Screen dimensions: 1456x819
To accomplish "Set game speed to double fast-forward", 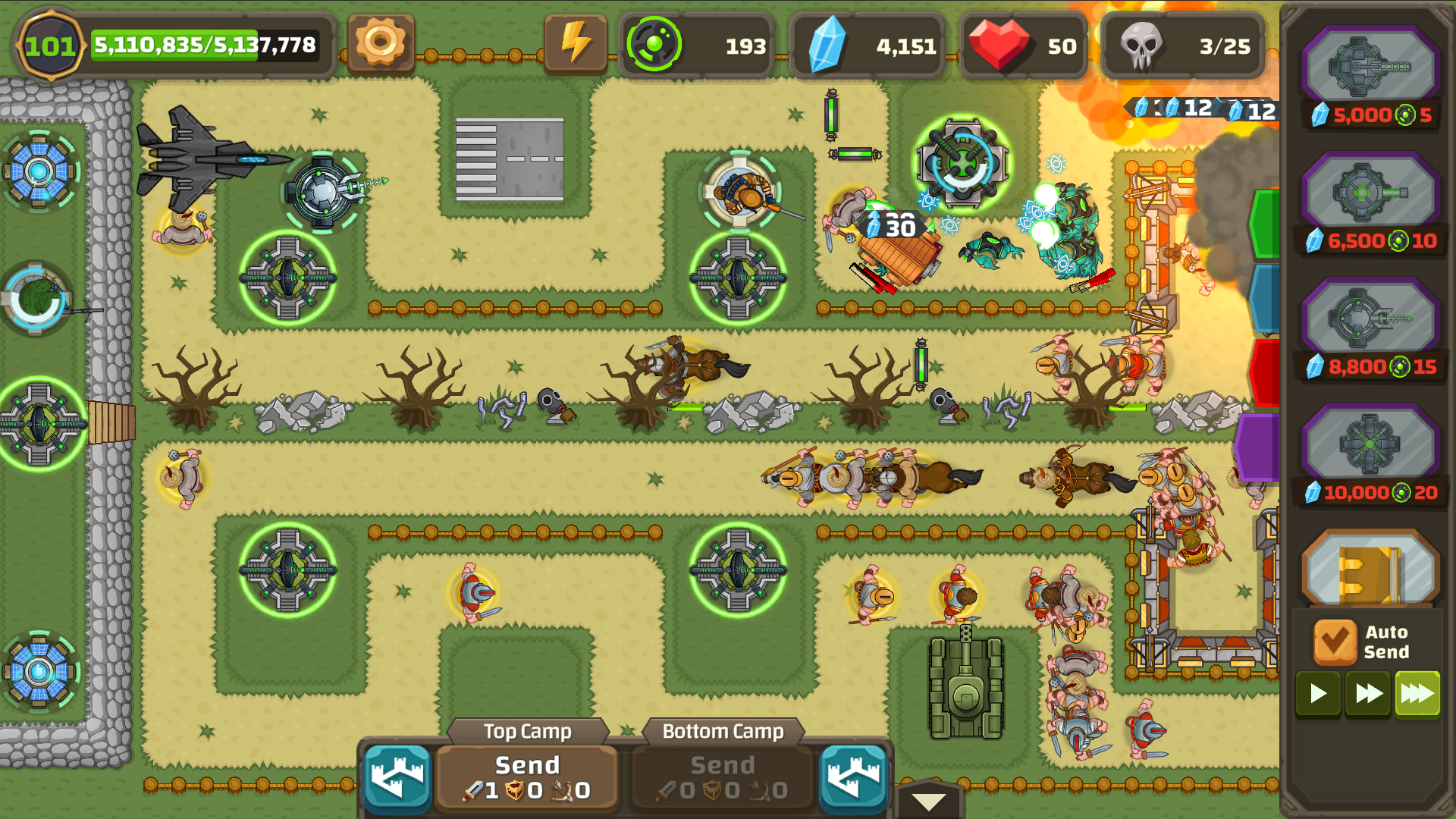I will [x=1368, y=693].
